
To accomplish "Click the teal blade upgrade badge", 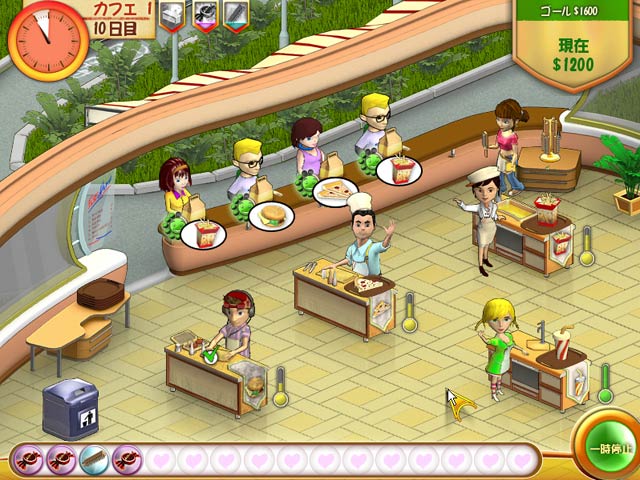I will (x=237, y=15).
